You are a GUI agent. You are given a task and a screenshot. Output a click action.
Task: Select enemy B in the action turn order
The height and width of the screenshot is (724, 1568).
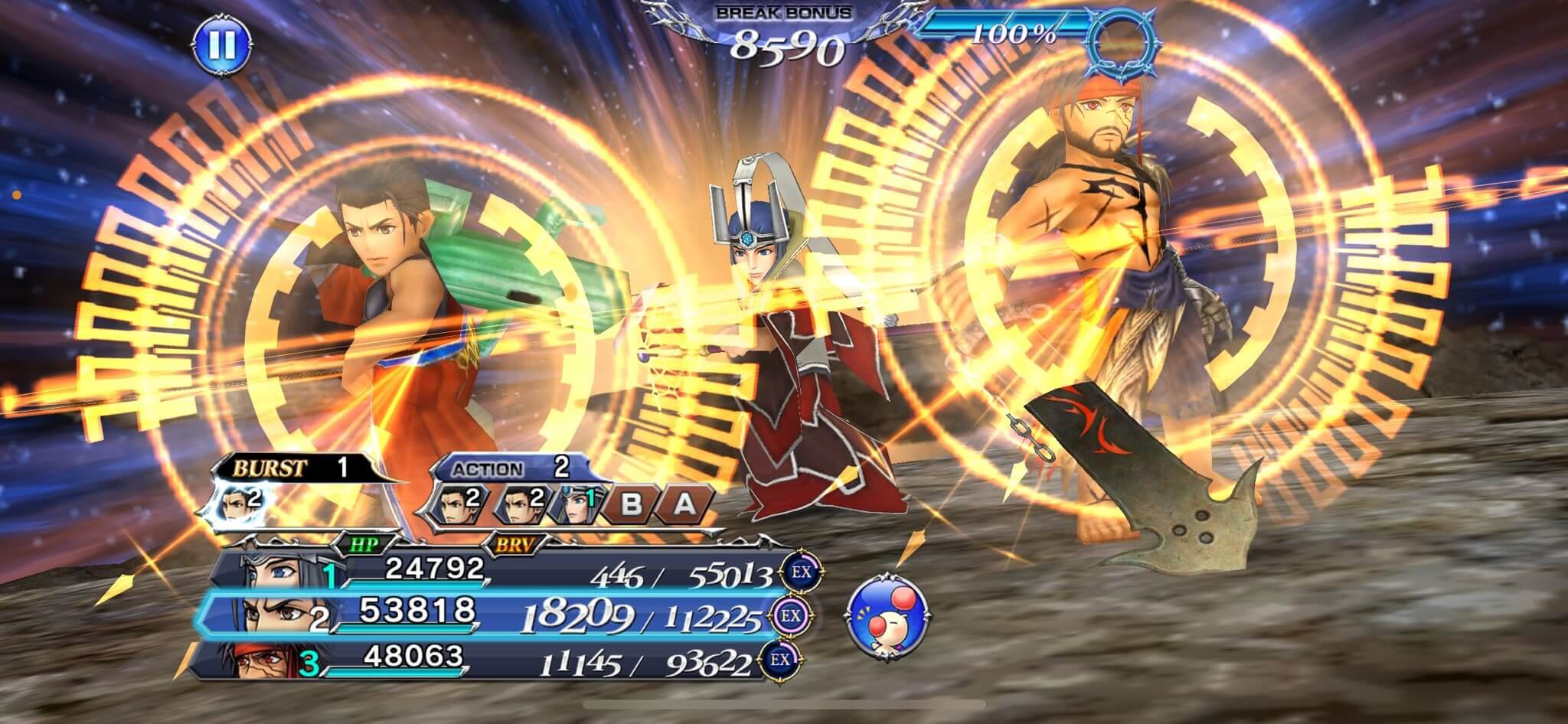click(630, 504)
